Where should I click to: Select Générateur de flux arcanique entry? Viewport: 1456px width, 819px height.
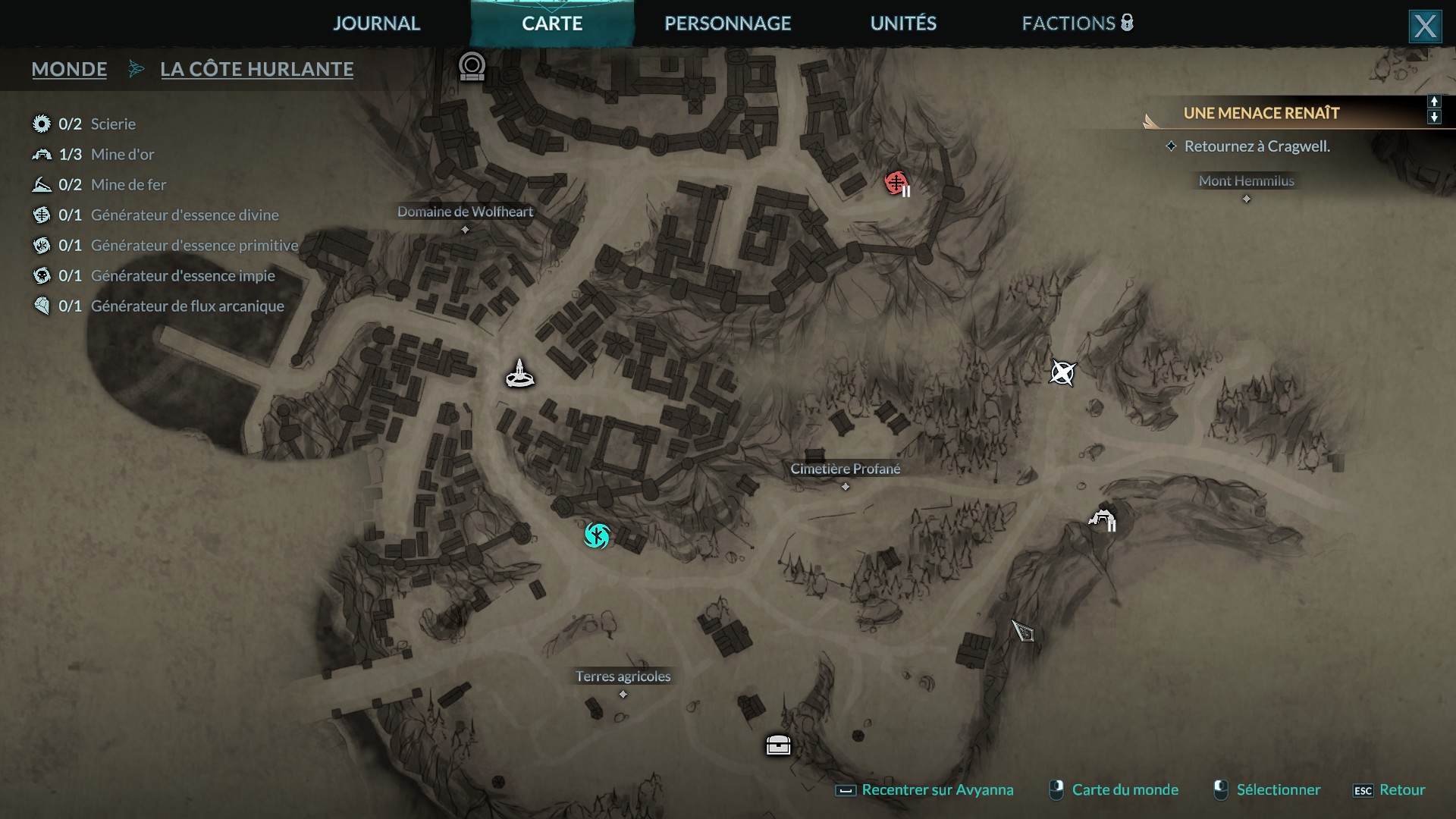click(x=187, y=306)
